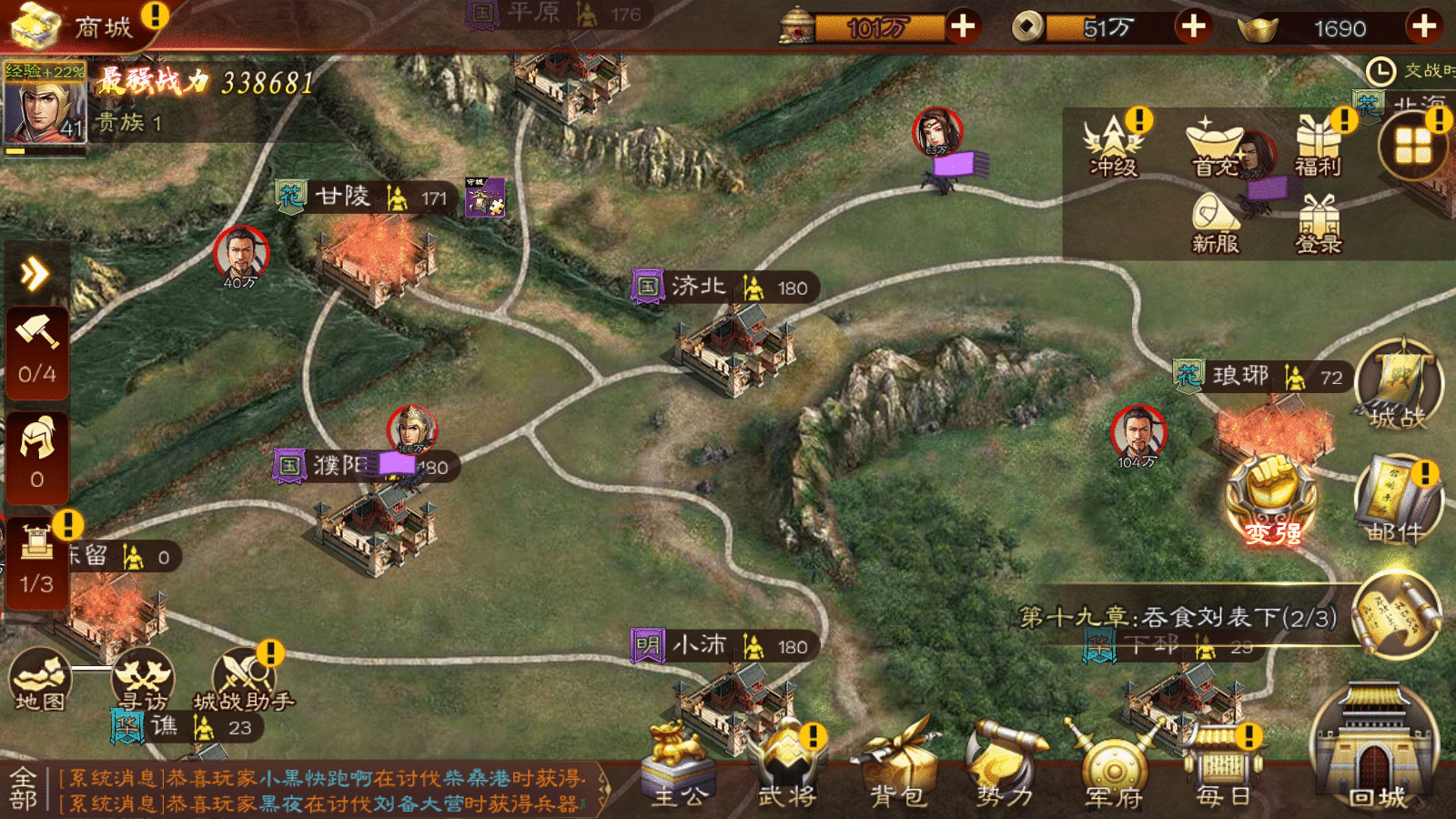Open the 背包 backpack
Image resolution: width=1456 pixels, height=819 pixels.
pos(898,766)
